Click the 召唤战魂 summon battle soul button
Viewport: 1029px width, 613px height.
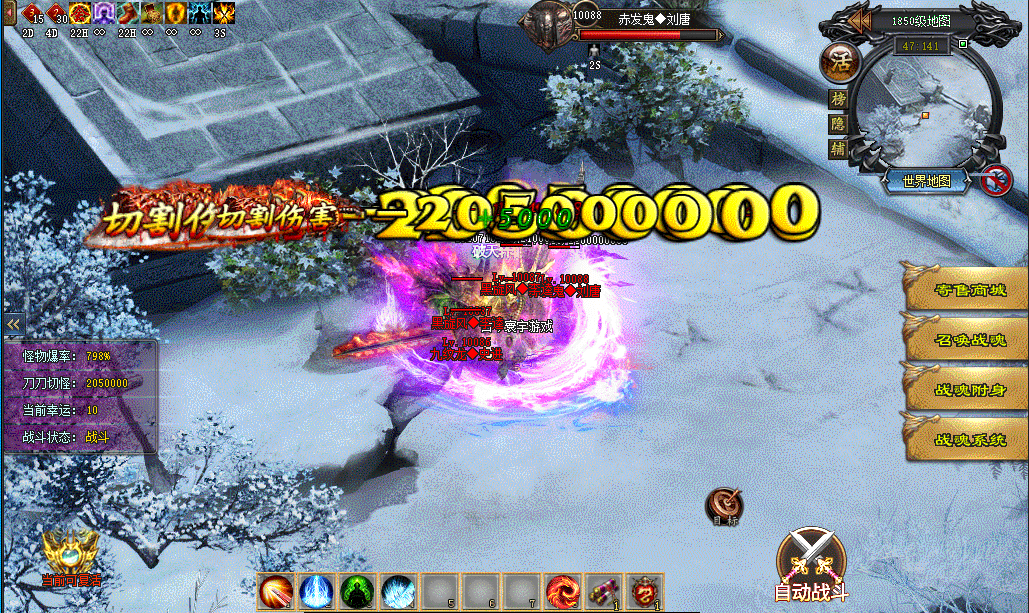(x=965, y=340)
